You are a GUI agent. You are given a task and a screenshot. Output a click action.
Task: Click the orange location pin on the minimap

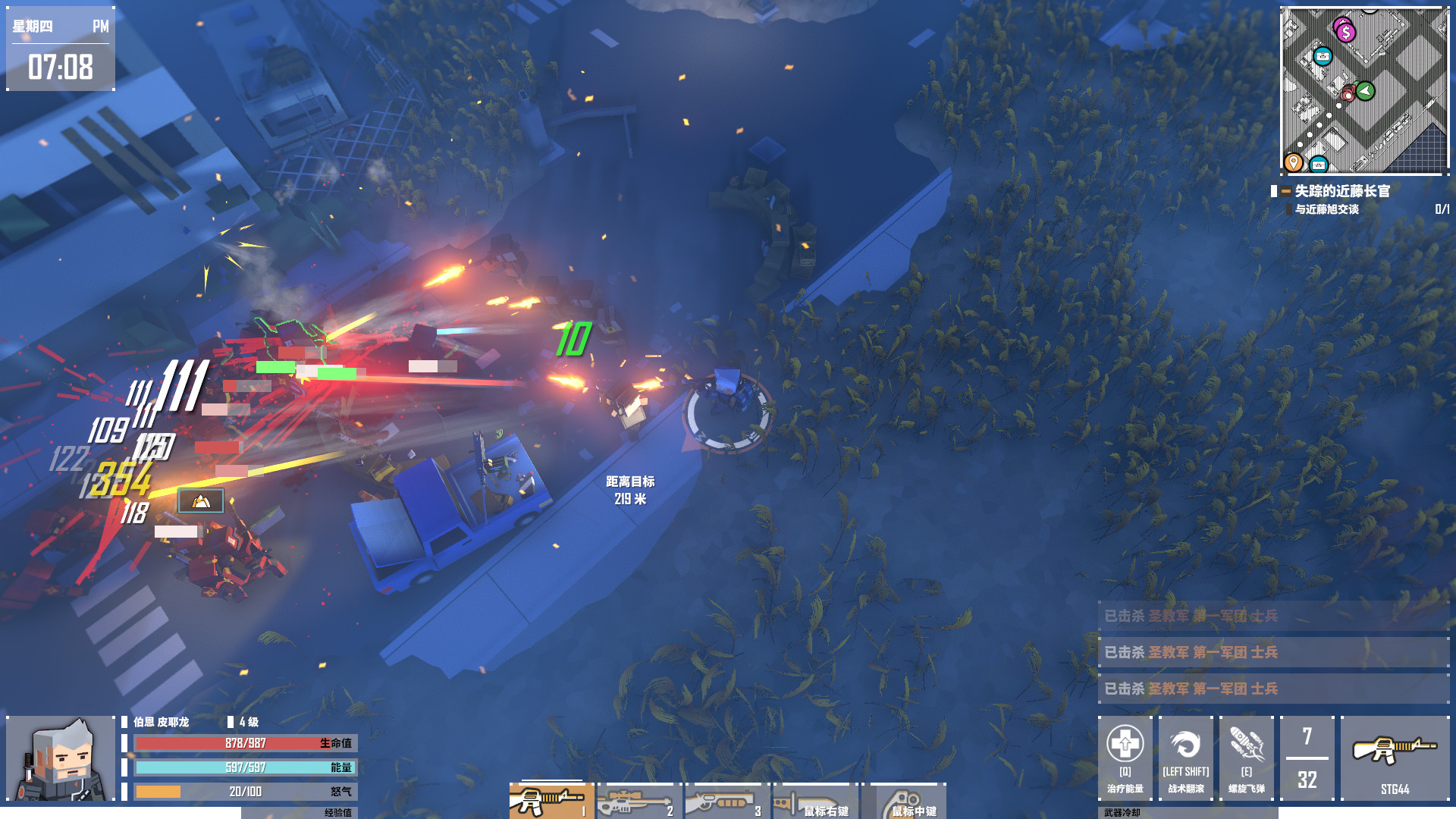point(1294,161)
